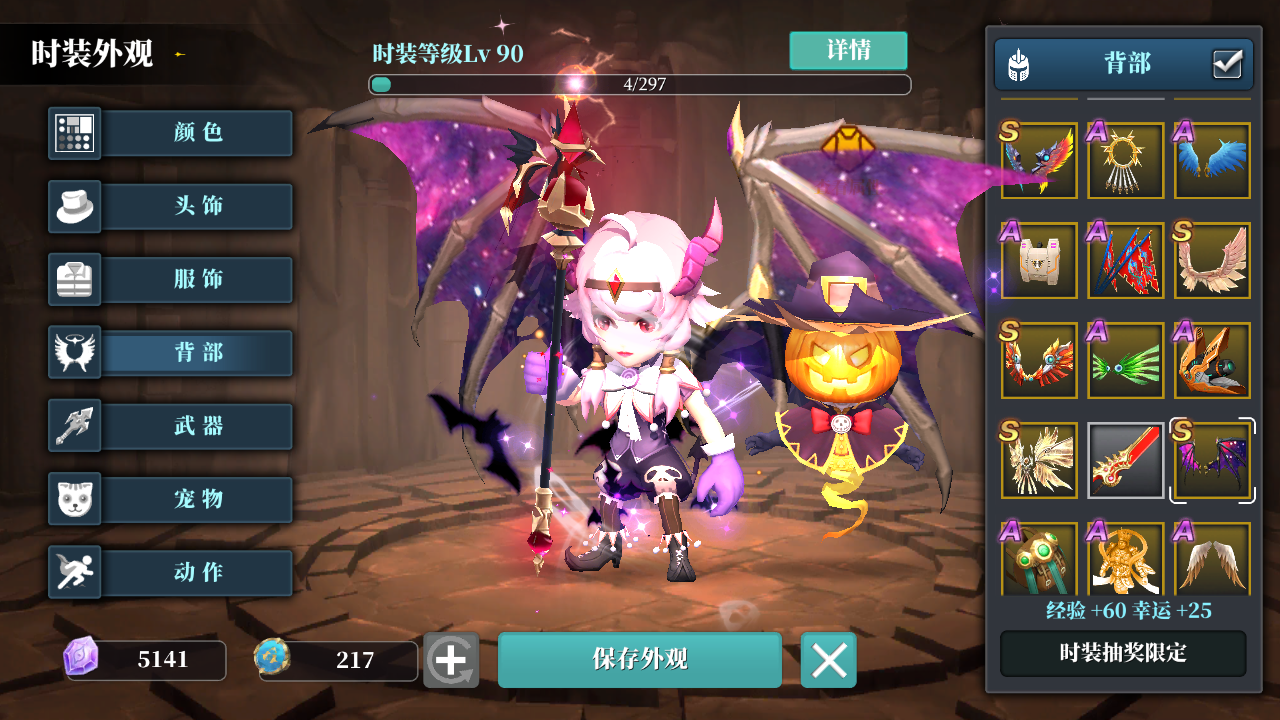Select the A-rank blue wings thumbnail
The height and width of the screenshot is (720, 1280).
click(x=1212, y=160)
